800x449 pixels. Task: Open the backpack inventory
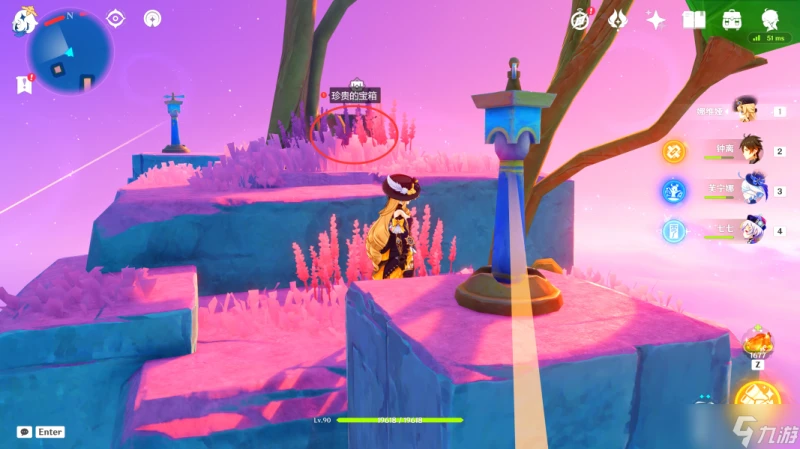pos(732,20)
